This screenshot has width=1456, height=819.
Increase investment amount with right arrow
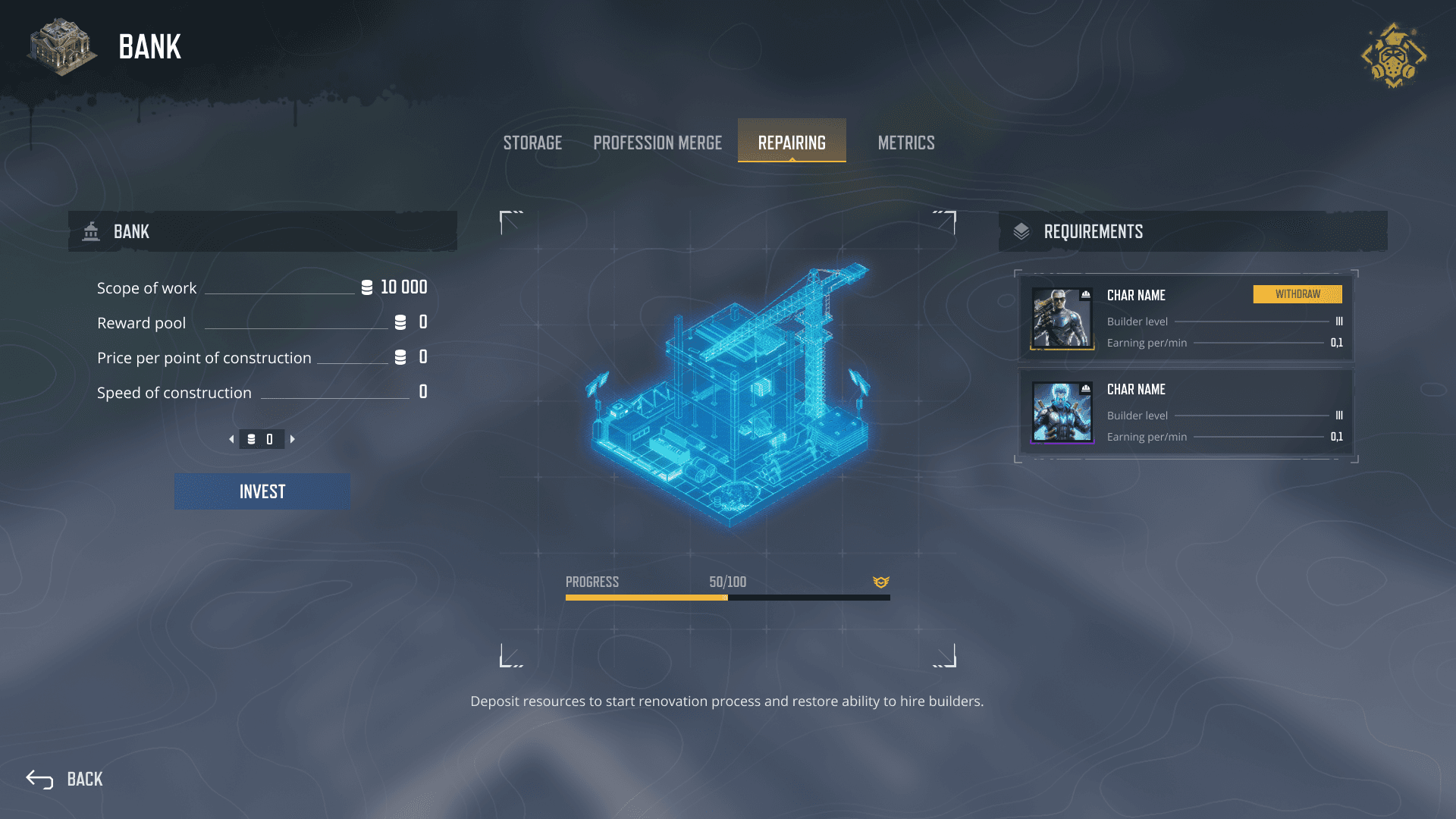(x=293, y=439)
